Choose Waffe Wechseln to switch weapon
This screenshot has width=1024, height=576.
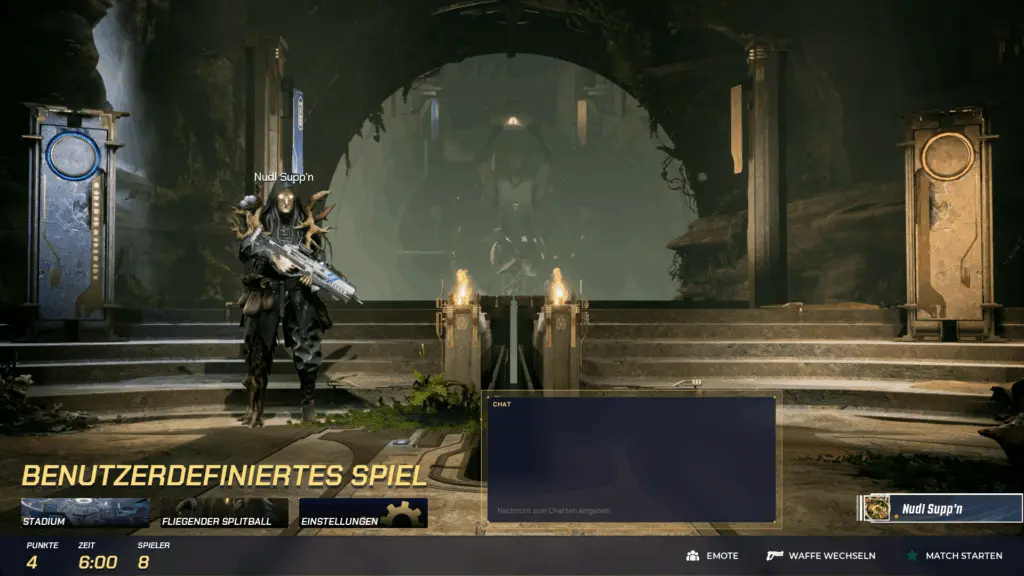pos(821,555)
